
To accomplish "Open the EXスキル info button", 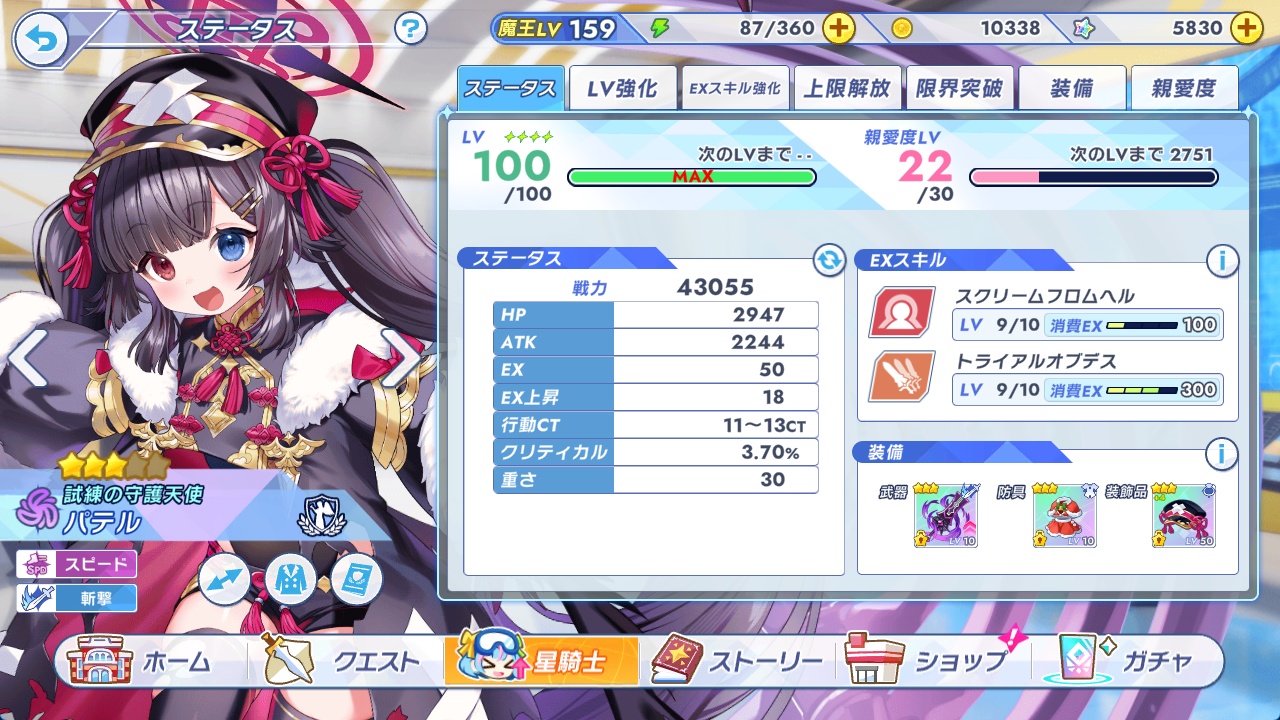I will [1221, 262].
